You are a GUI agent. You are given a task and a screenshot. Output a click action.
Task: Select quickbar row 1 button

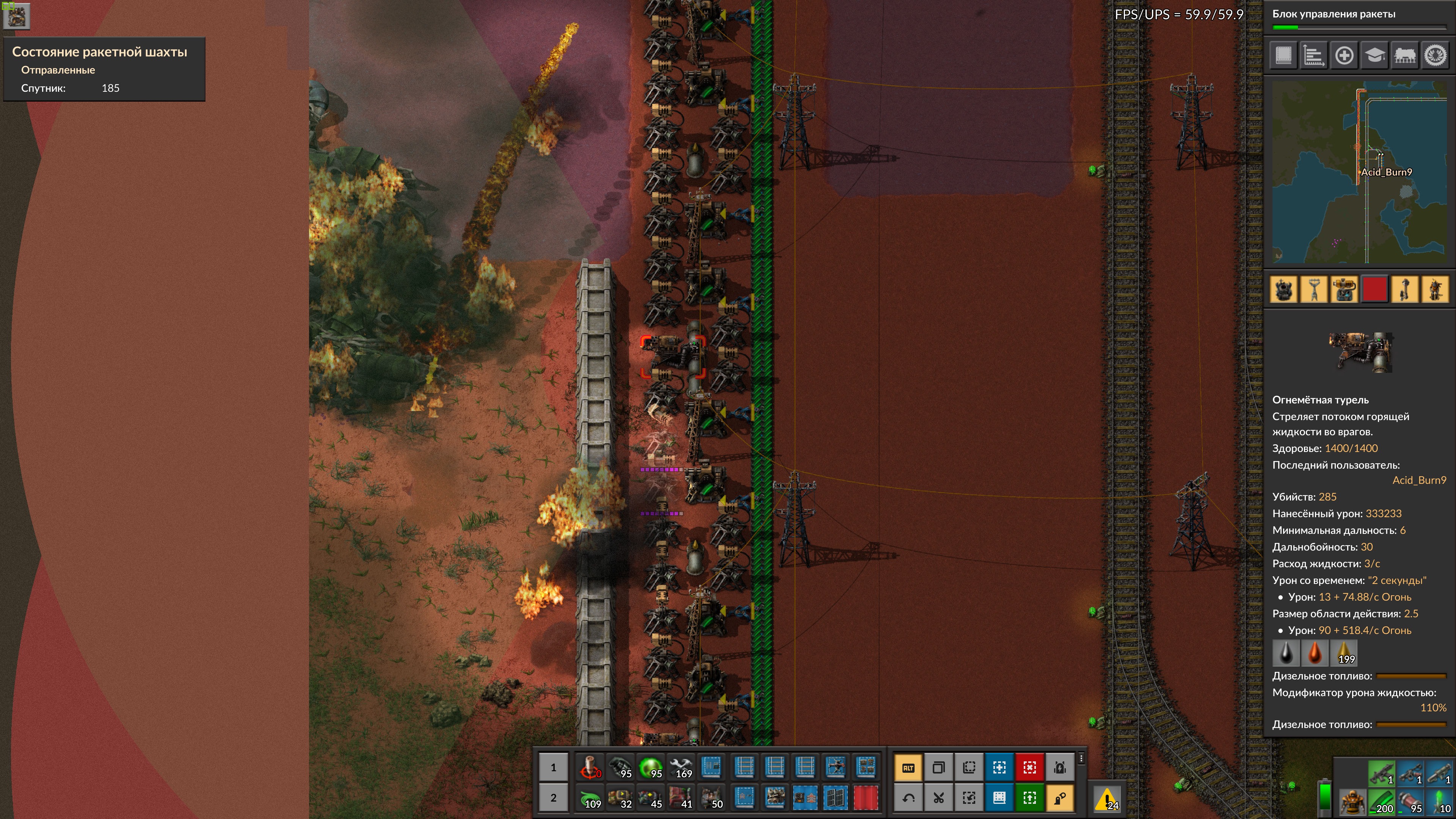pos(553,767)
